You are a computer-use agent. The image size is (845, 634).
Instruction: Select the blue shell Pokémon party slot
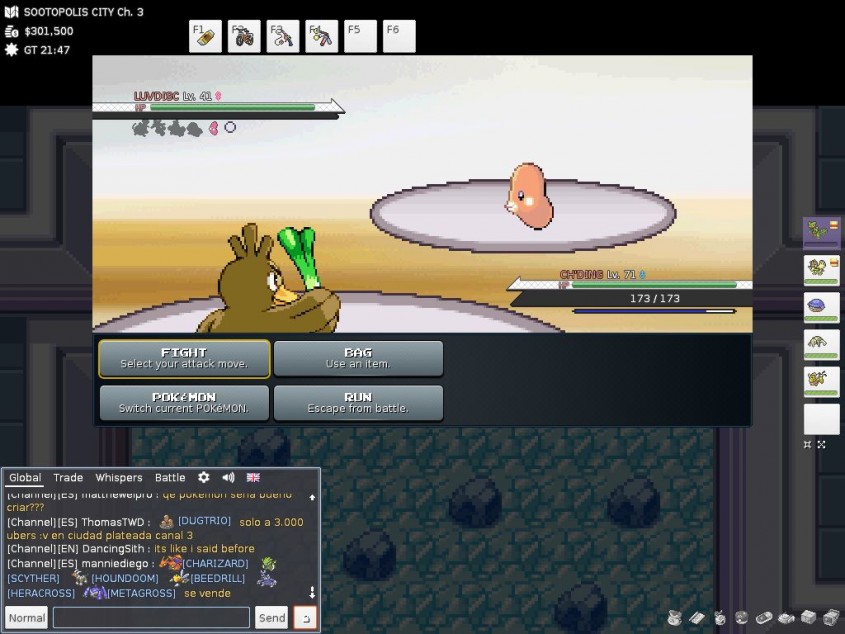tap(821, 306)
